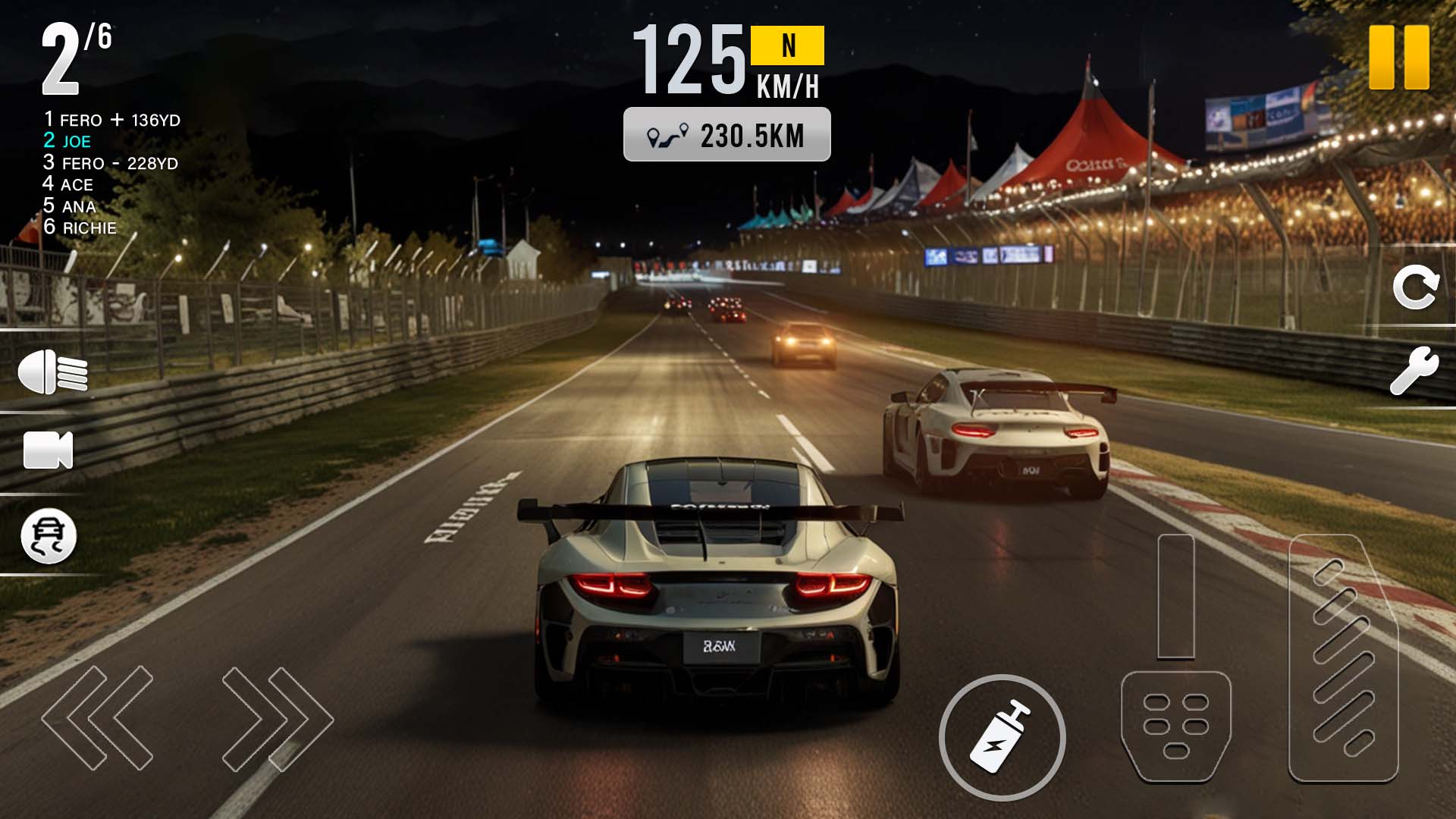Toggle the headlights icon
This screenshot has width=1456, height=819.
(52, 372)
